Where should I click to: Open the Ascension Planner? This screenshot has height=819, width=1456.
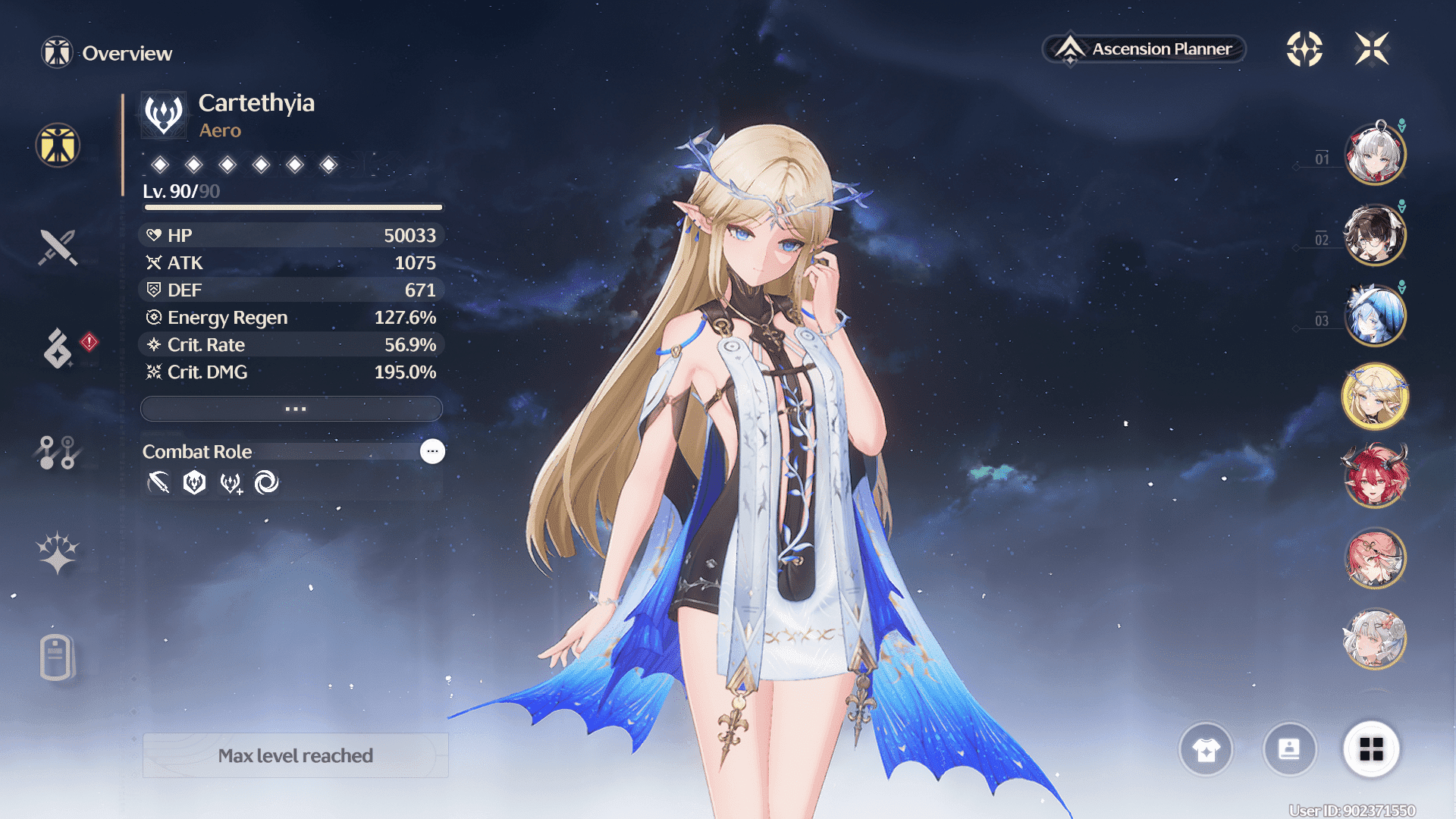[1145, 49]
